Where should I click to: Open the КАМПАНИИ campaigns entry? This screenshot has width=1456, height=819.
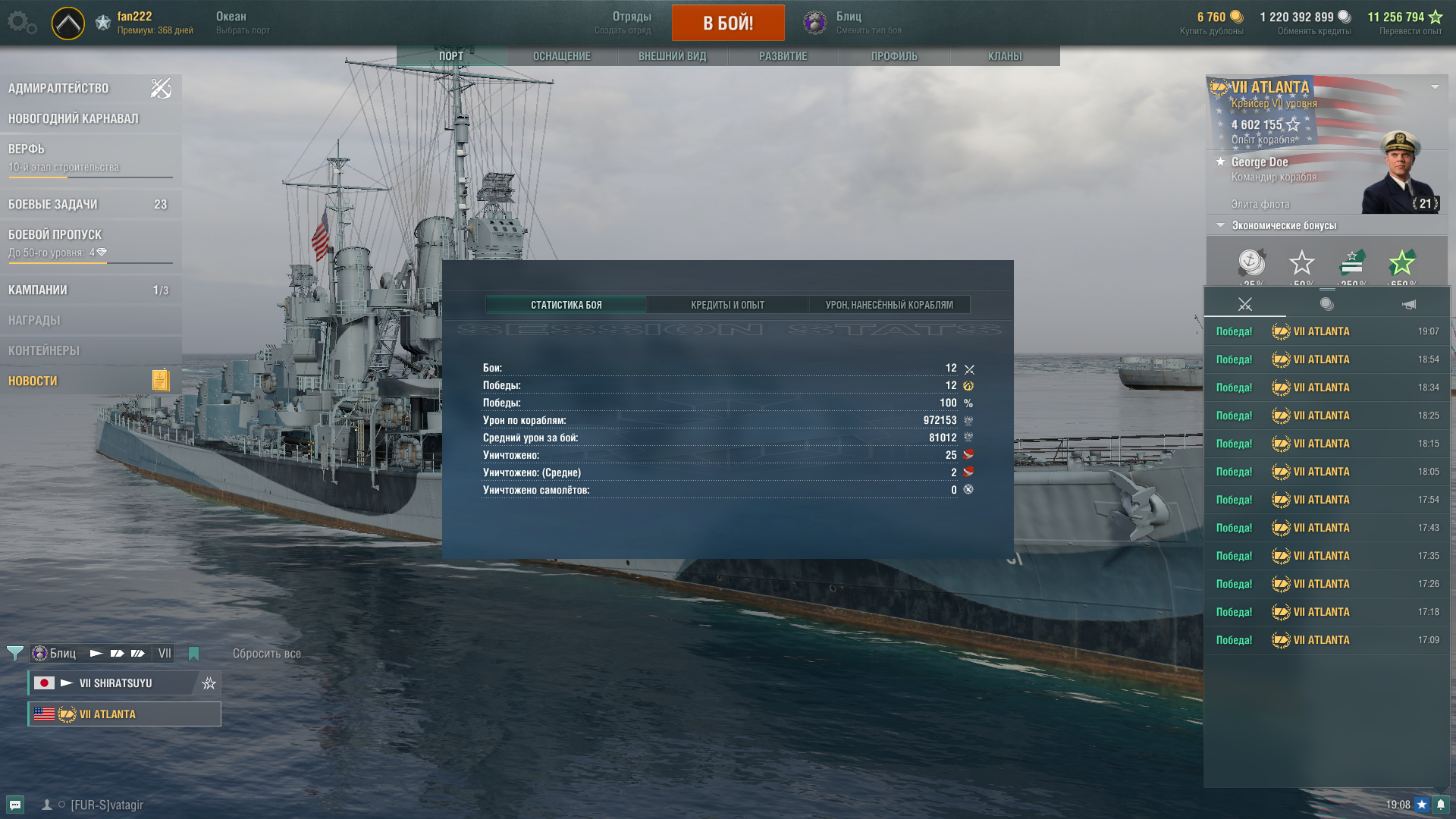tap(38, 290)
